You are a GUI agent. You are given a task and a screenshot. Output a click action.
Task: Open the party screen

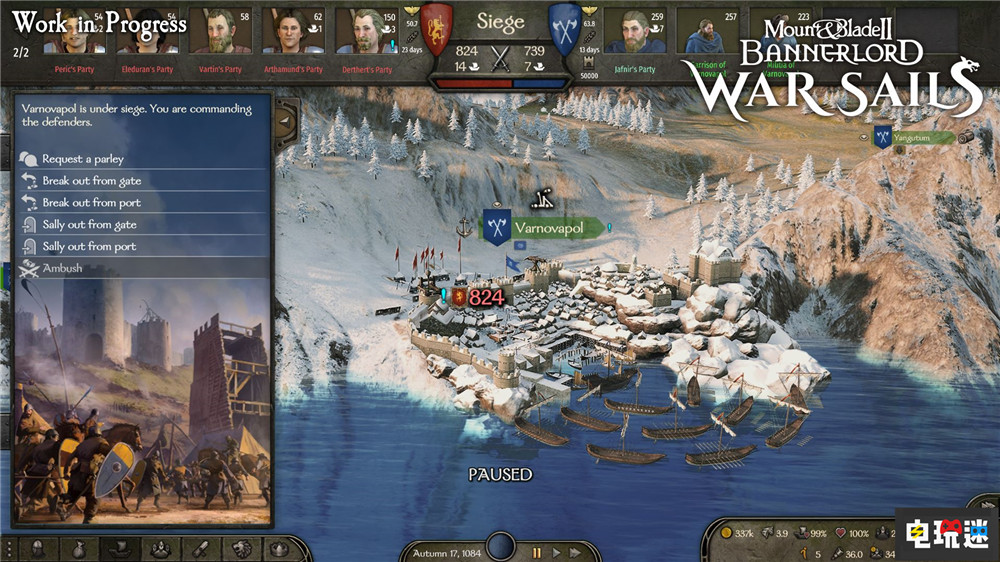click(159, 549)
